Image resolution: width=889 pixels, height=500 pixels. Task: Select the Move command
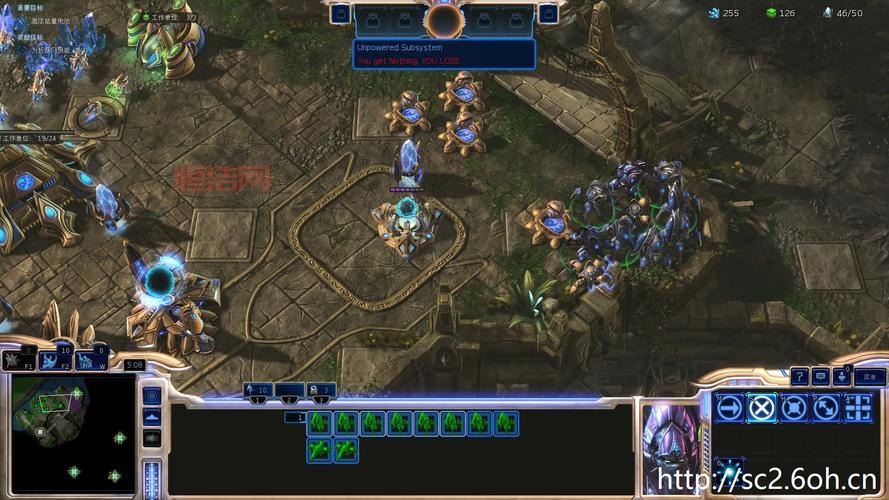tap(730, 407)
